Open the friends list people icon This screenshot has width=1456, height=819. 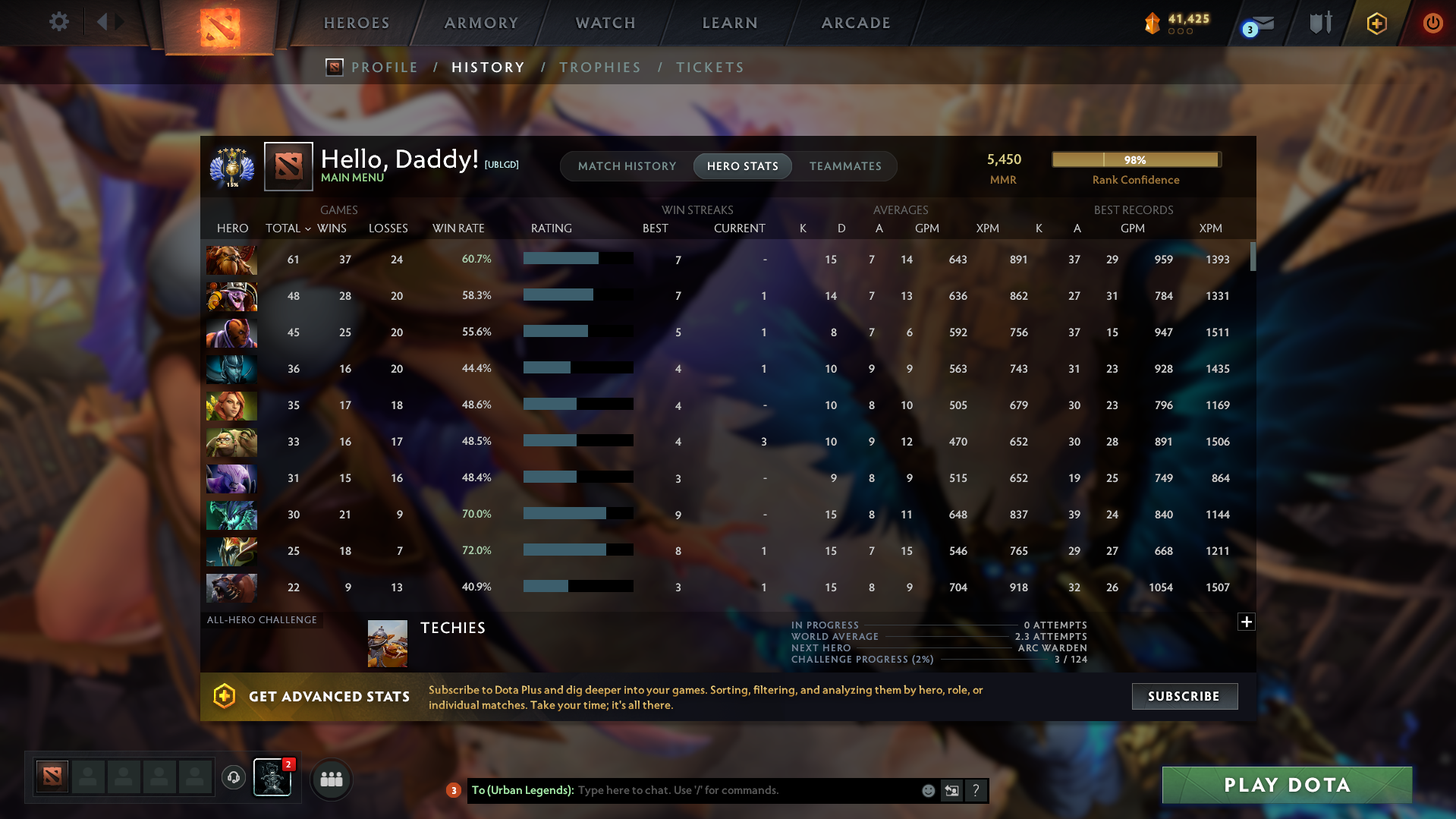[x=331, y=779]
